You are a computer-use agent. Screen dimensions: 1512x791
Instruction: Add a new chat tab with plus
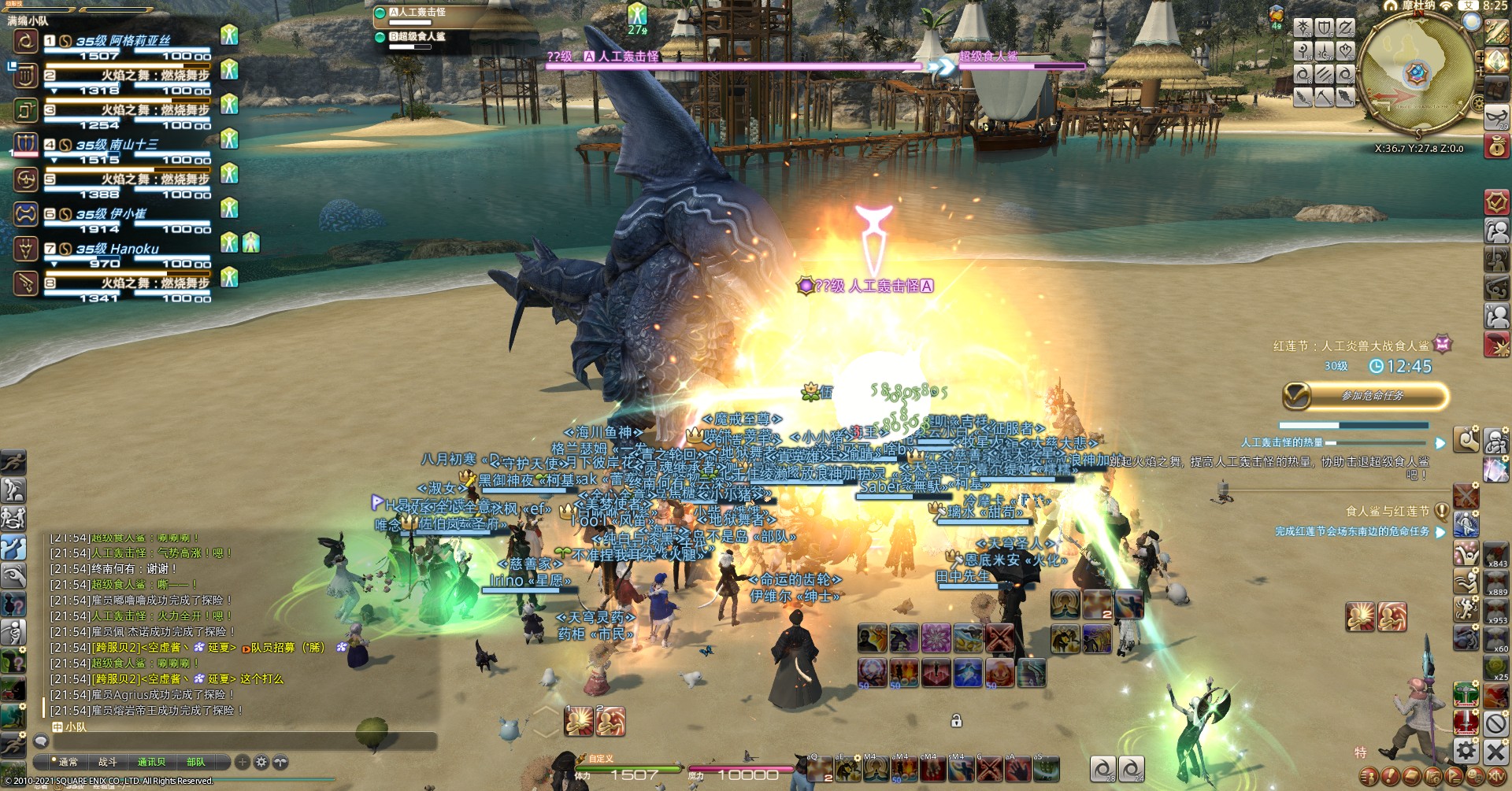point(242,762)
